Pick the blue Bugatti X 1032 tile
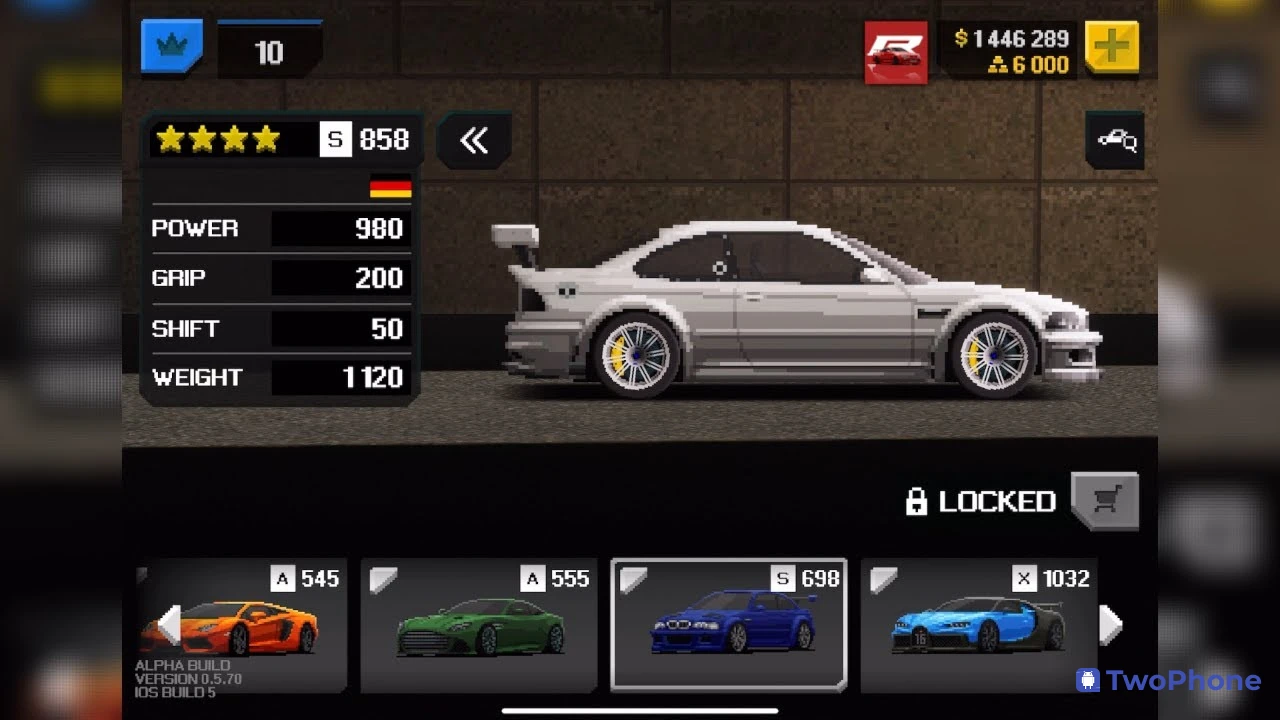 tap(979, 625)
